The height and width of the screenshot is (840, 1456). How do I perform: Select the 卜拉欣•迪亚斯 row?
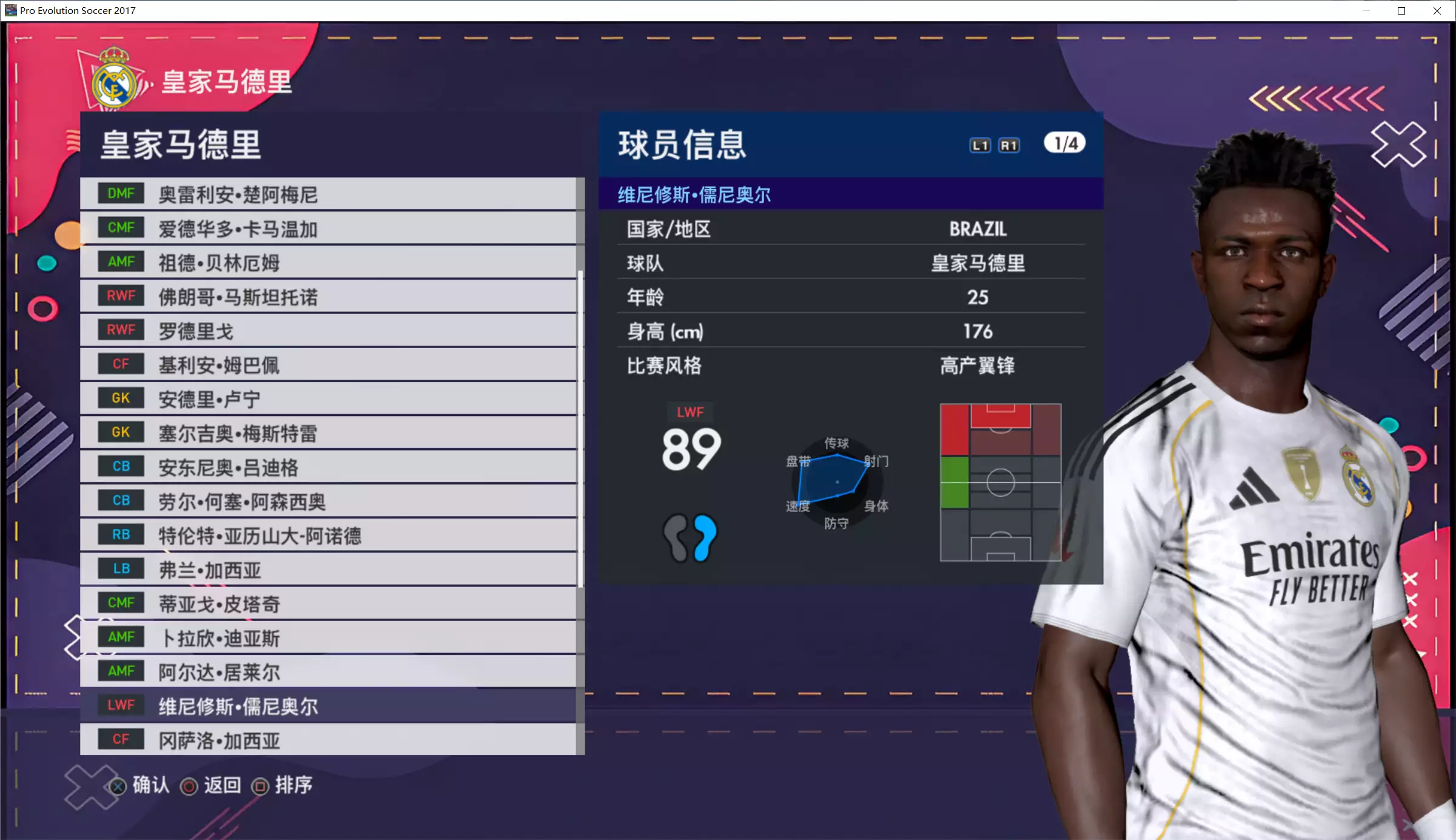[327, 637]
